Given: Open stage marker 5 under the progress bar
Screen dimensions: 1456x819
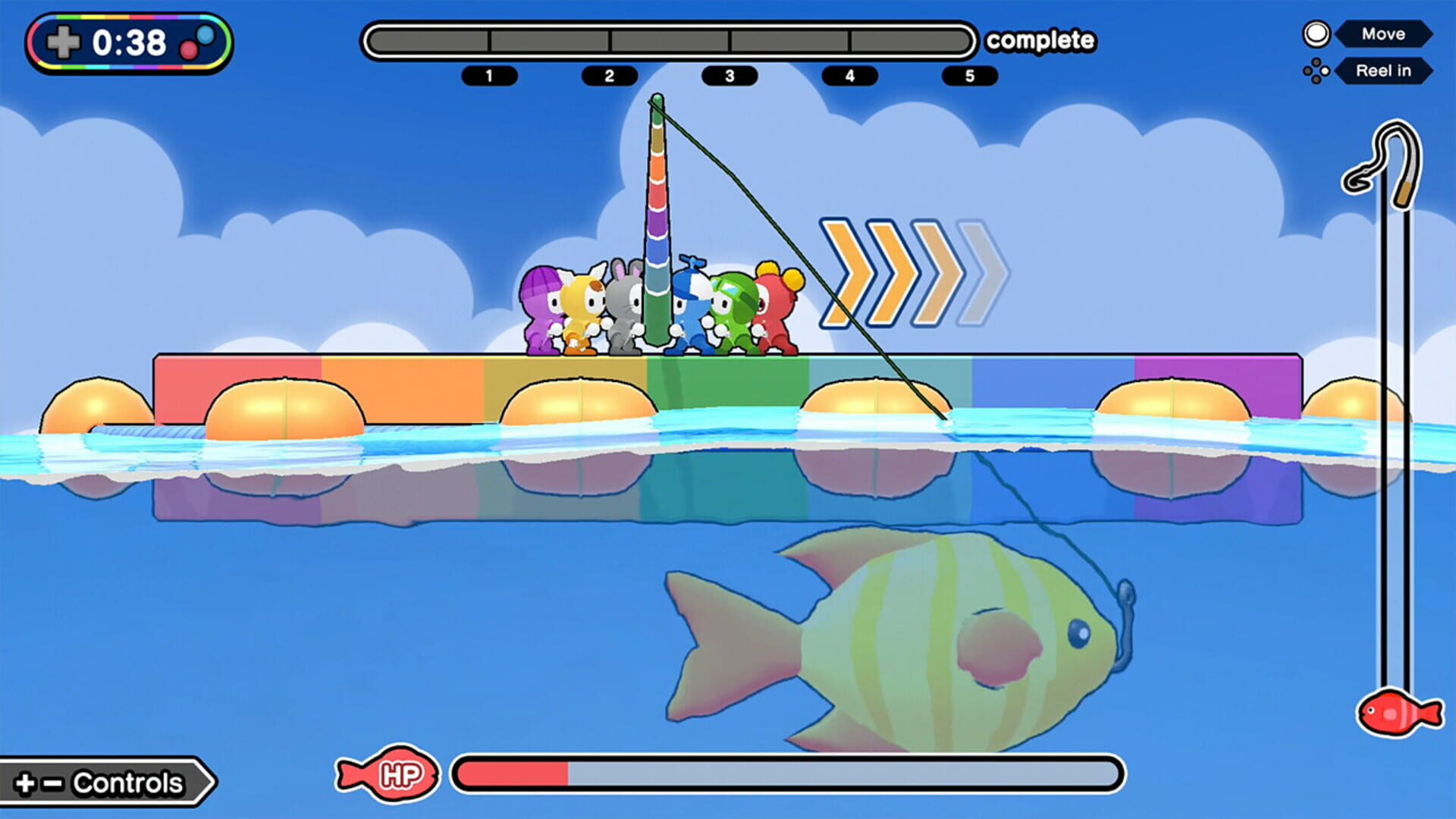Looking at the screenshot, I should [x=969, y=76].
